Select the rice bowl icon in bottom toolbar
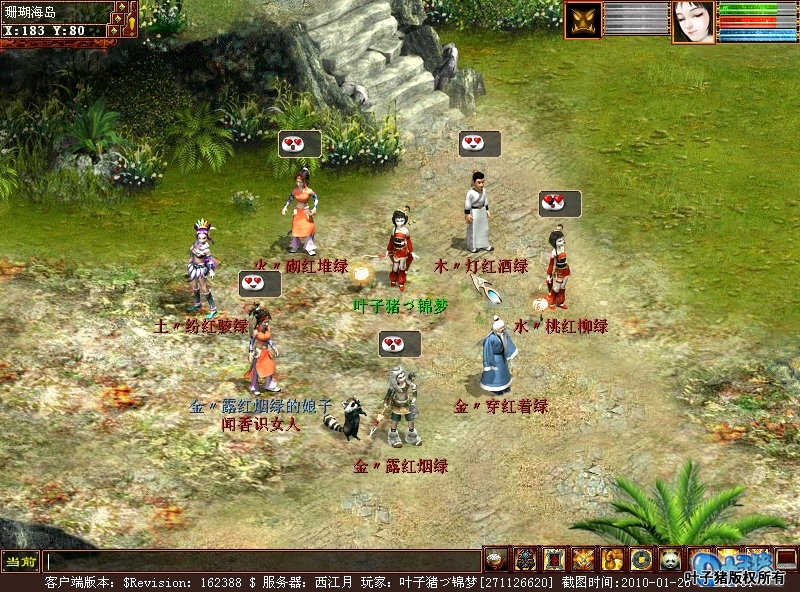This screenshot has height=592, width=800. 496,559
